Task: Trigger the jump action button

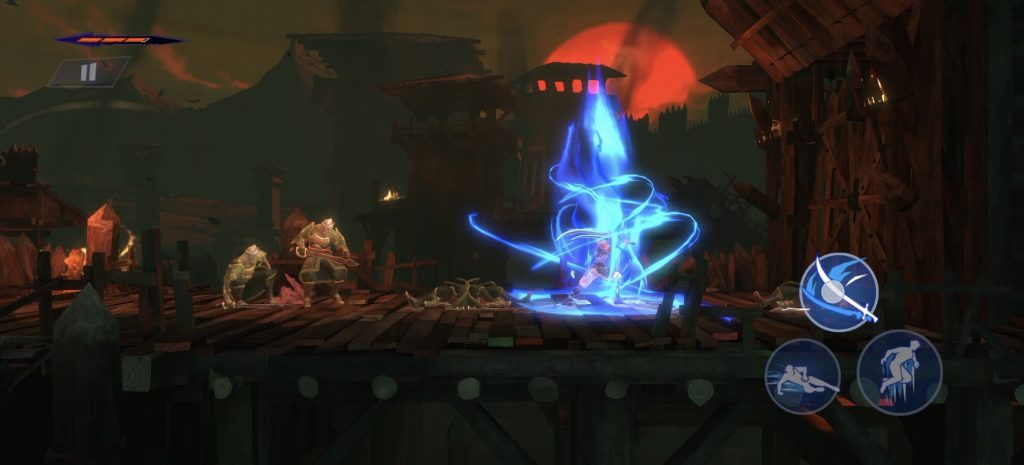Action: coord(899,372)
